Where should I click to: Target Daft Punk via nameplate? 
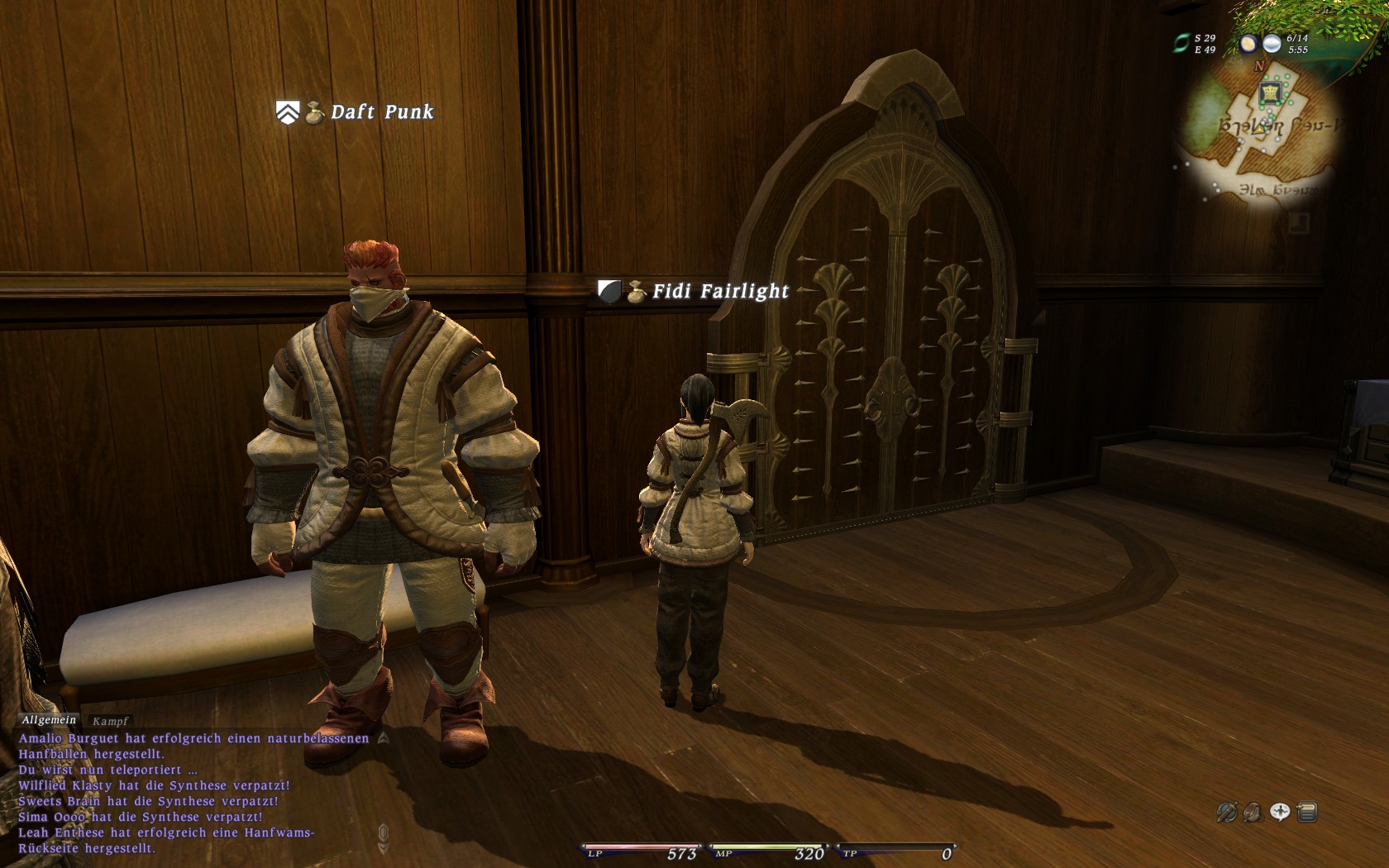(x=382, y=112)
